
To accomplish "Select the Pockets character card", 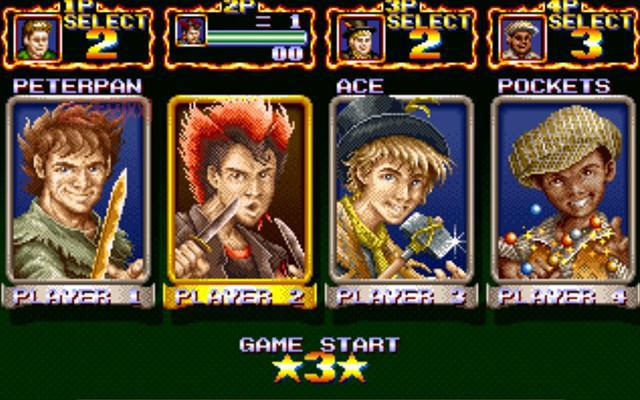I will 560,190.
